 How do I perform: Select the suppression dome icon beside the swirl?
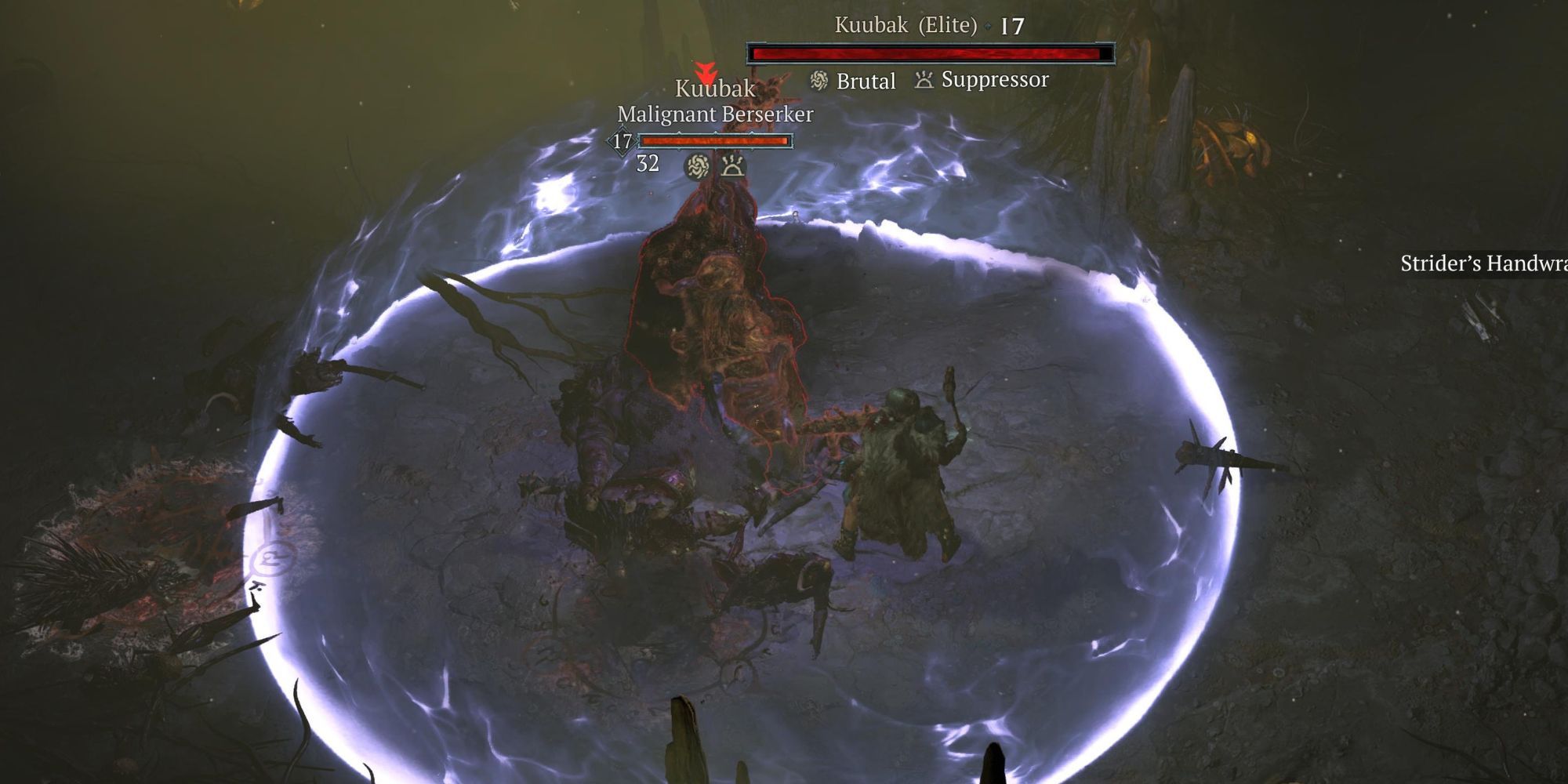point(732,167)
